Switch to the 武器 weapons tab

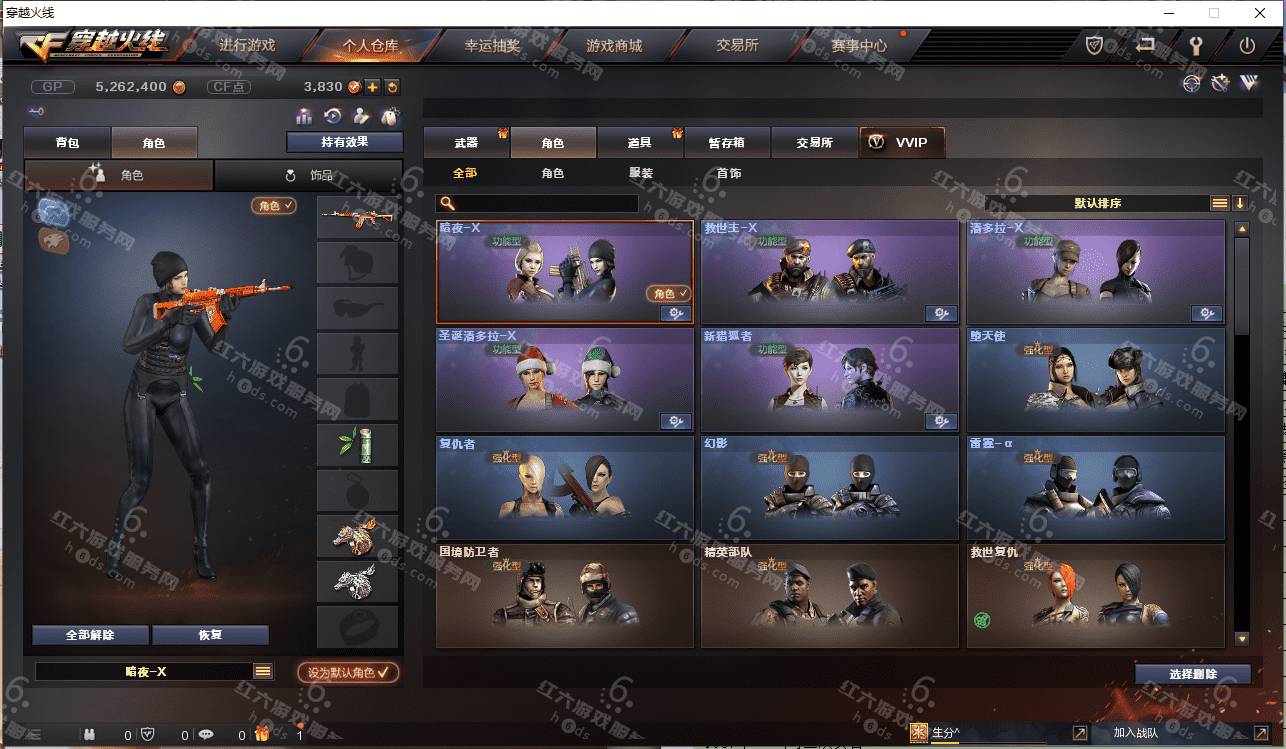[x=466, y=143]
